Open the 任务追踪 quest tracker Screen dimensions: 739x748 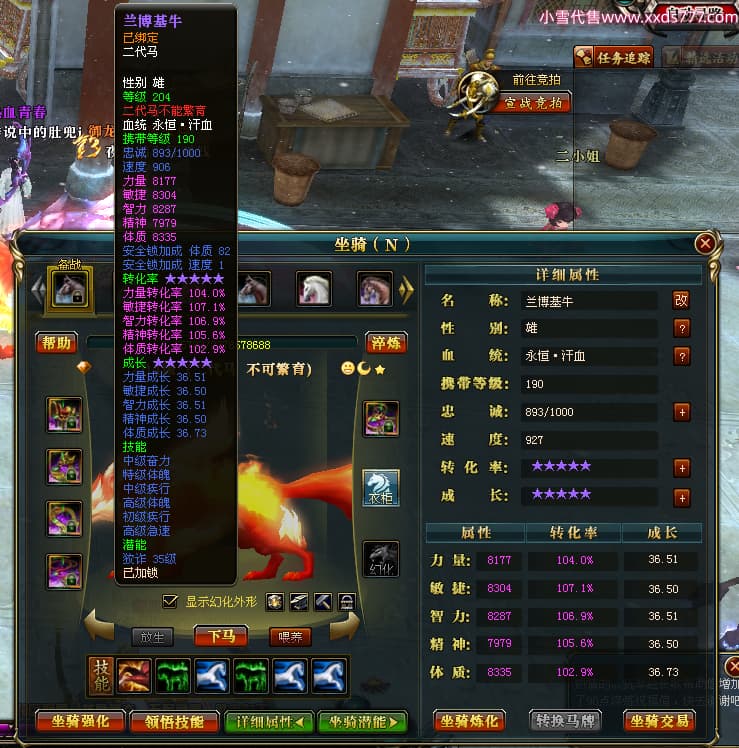pyautogui.click(x=623, y=57)
